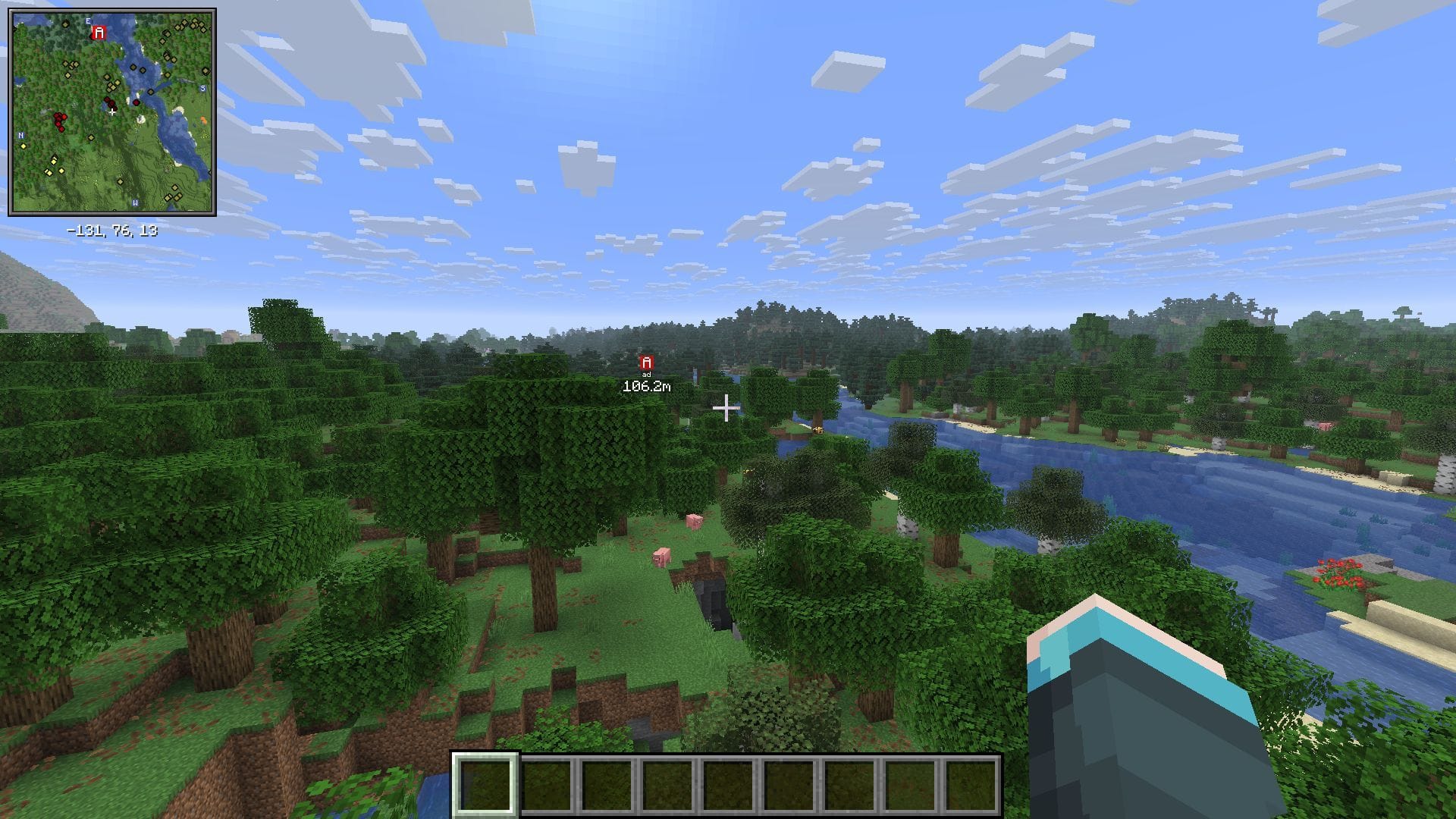Toggle the 'E' cardinal direction label on minimap
This screenshot has width=1456, height=819.
click(88, 21)
